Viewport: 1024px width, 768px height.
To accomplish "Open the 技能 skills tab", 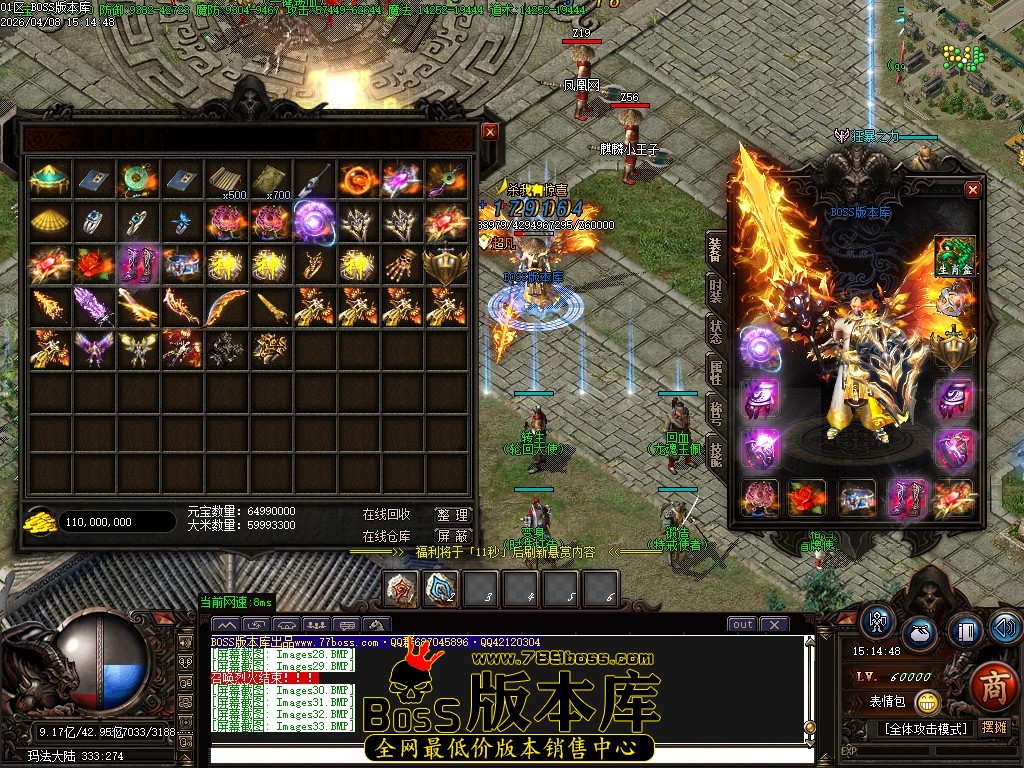I will pos(715,454).
